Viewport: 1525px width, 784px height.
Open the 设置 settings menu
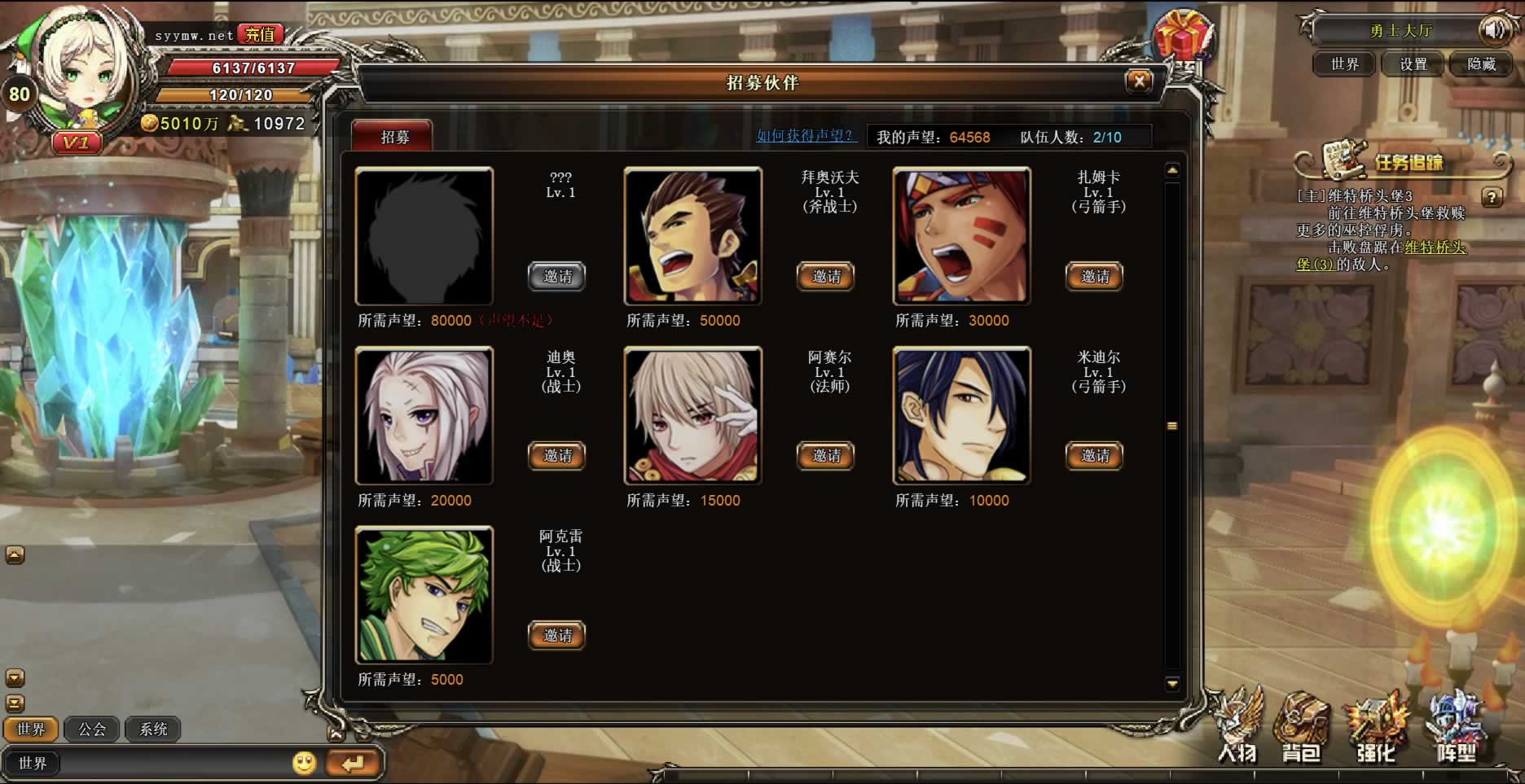1413,64
